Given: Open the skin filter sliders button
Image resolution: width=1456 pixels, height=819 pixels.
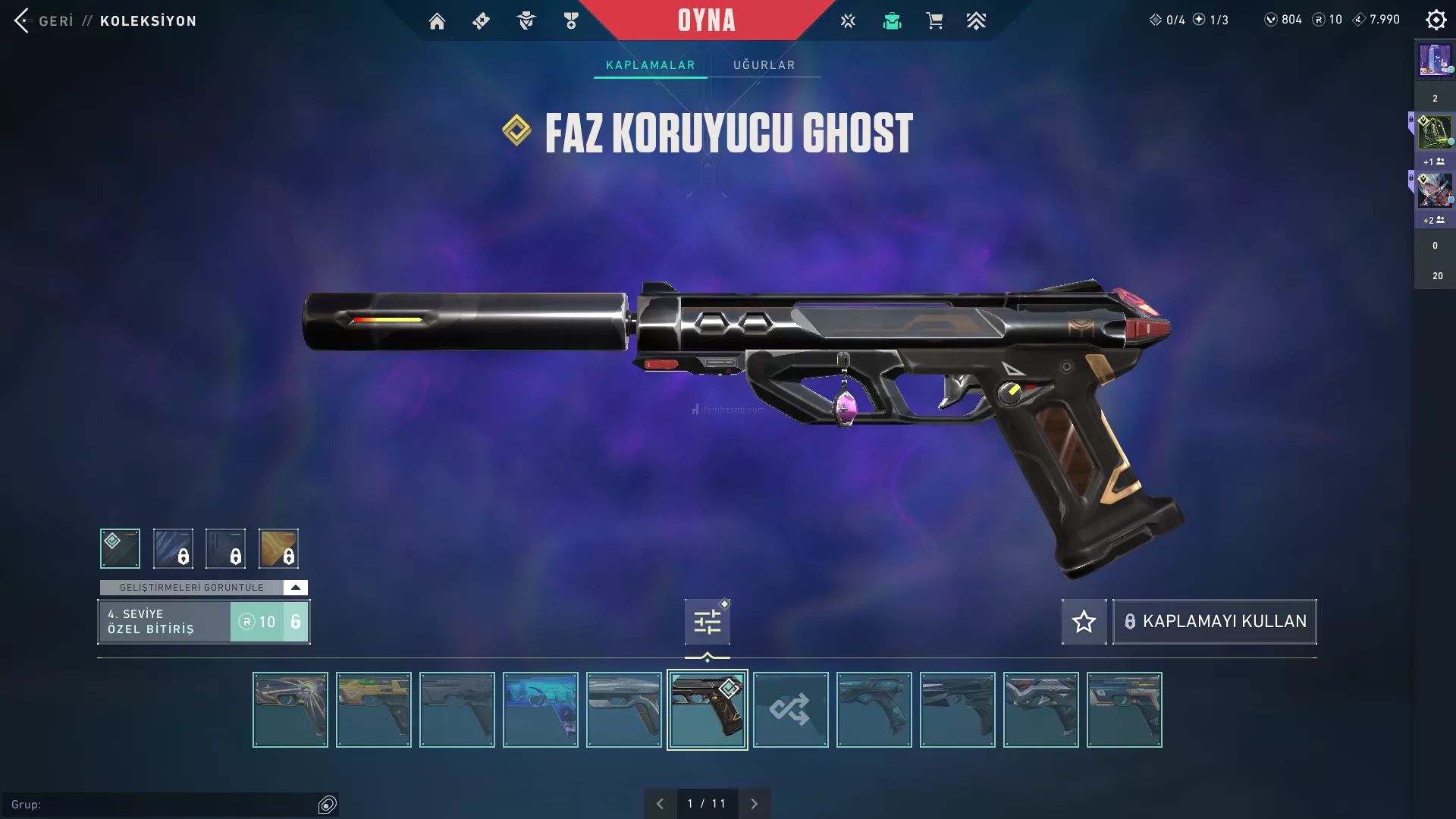Looking at the screenshot, I should [707, 622].
